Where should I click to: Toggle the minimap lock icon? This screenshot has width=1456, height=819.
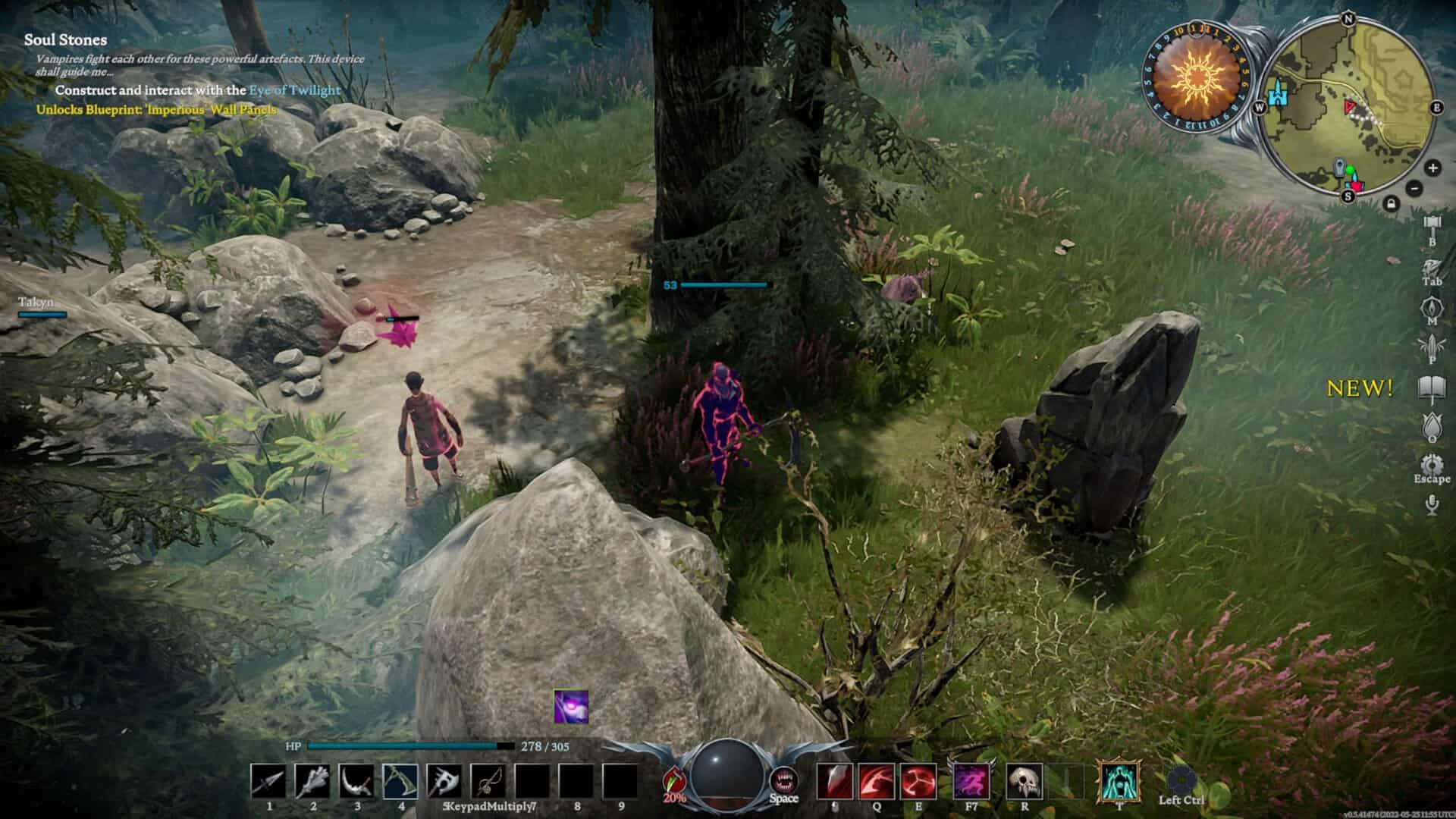(x=1392, y=203)
